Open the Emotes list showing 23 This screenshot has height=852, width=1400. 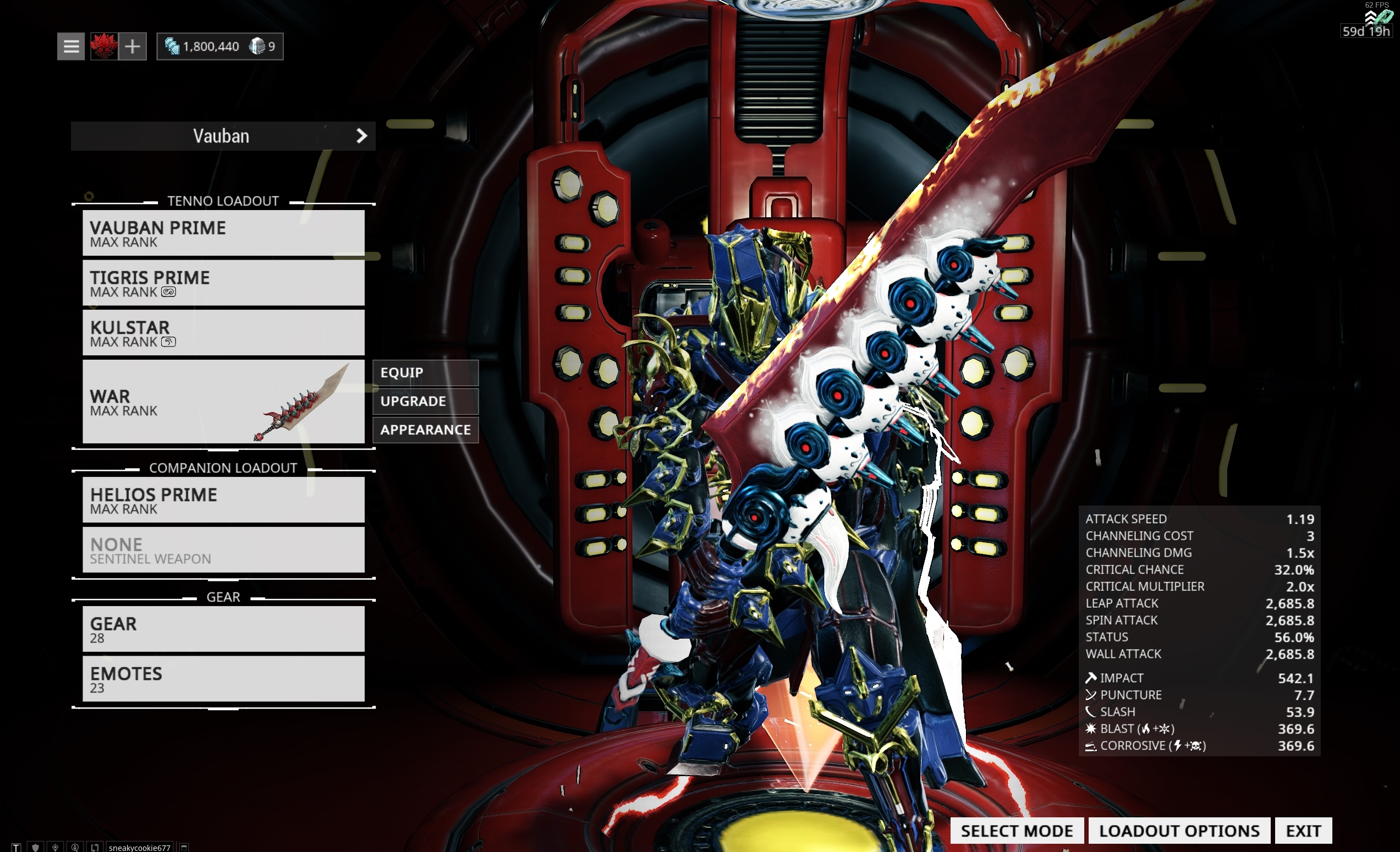point(223,679)
